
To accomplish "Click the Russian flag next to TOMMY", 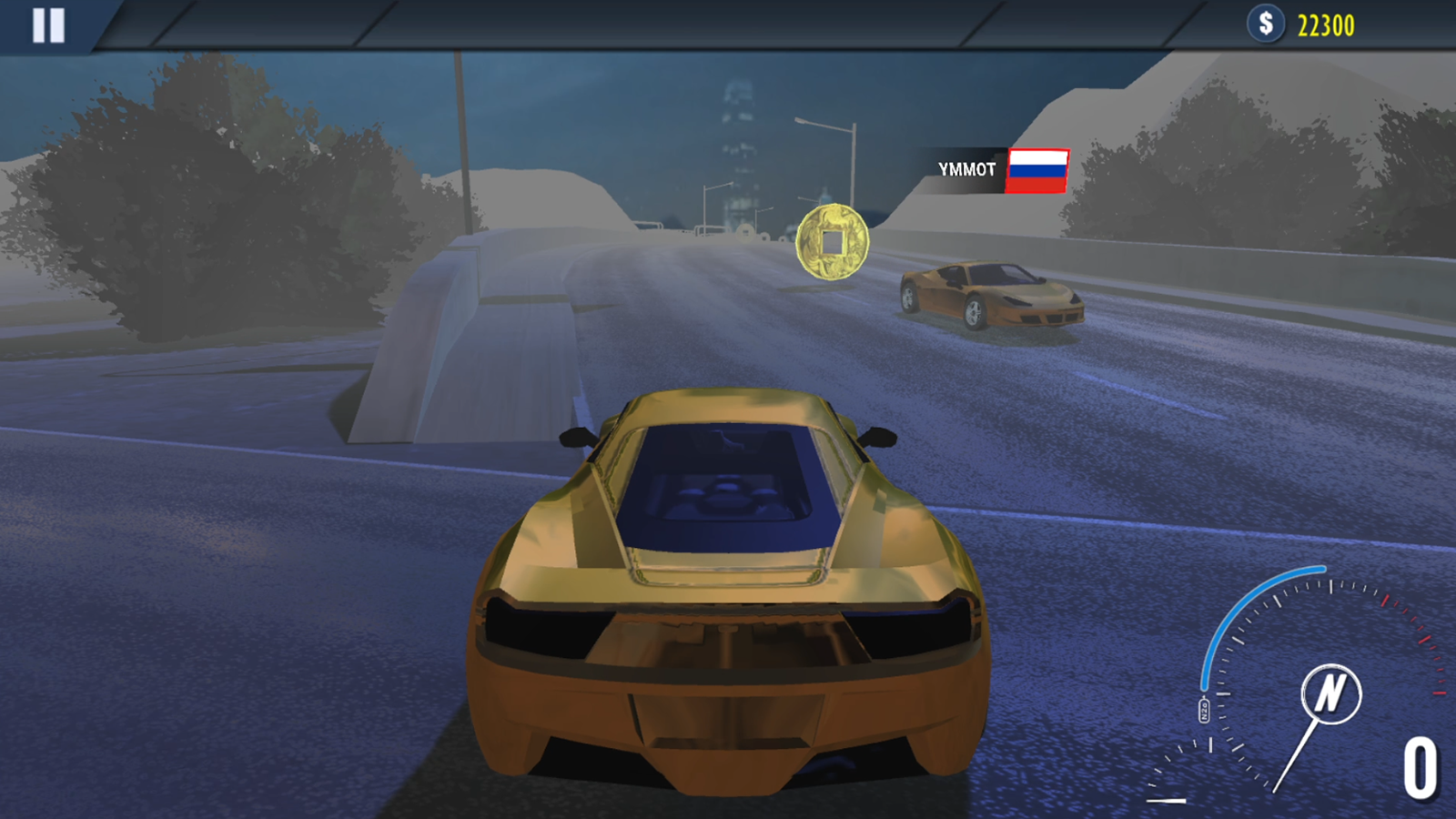I will click(1036, 169).
